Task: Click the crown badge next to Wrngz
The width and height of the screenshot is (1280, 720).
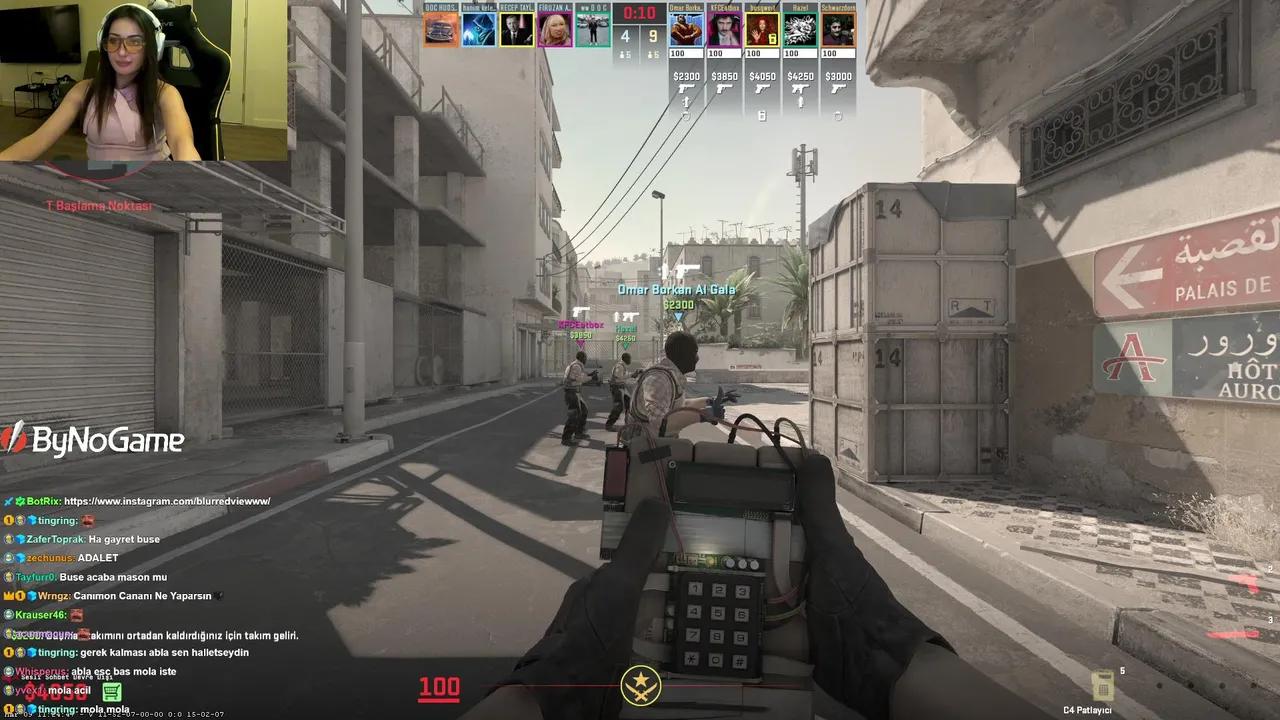Action: coord(8,596)
